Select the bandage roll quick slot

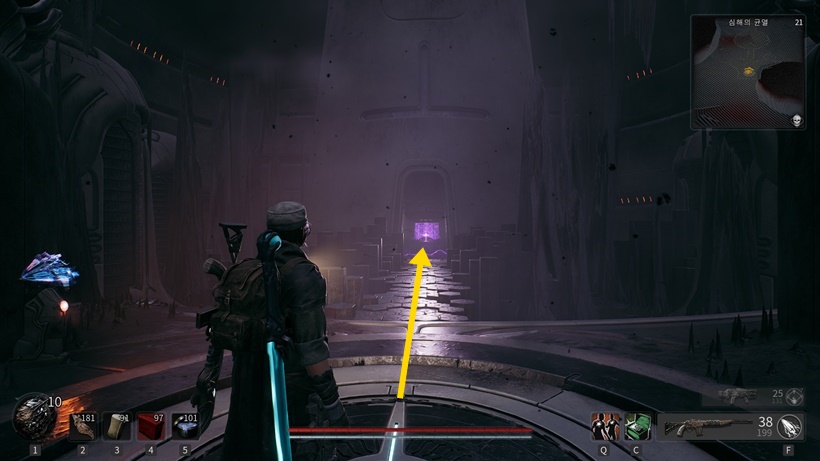coord(117,426)
